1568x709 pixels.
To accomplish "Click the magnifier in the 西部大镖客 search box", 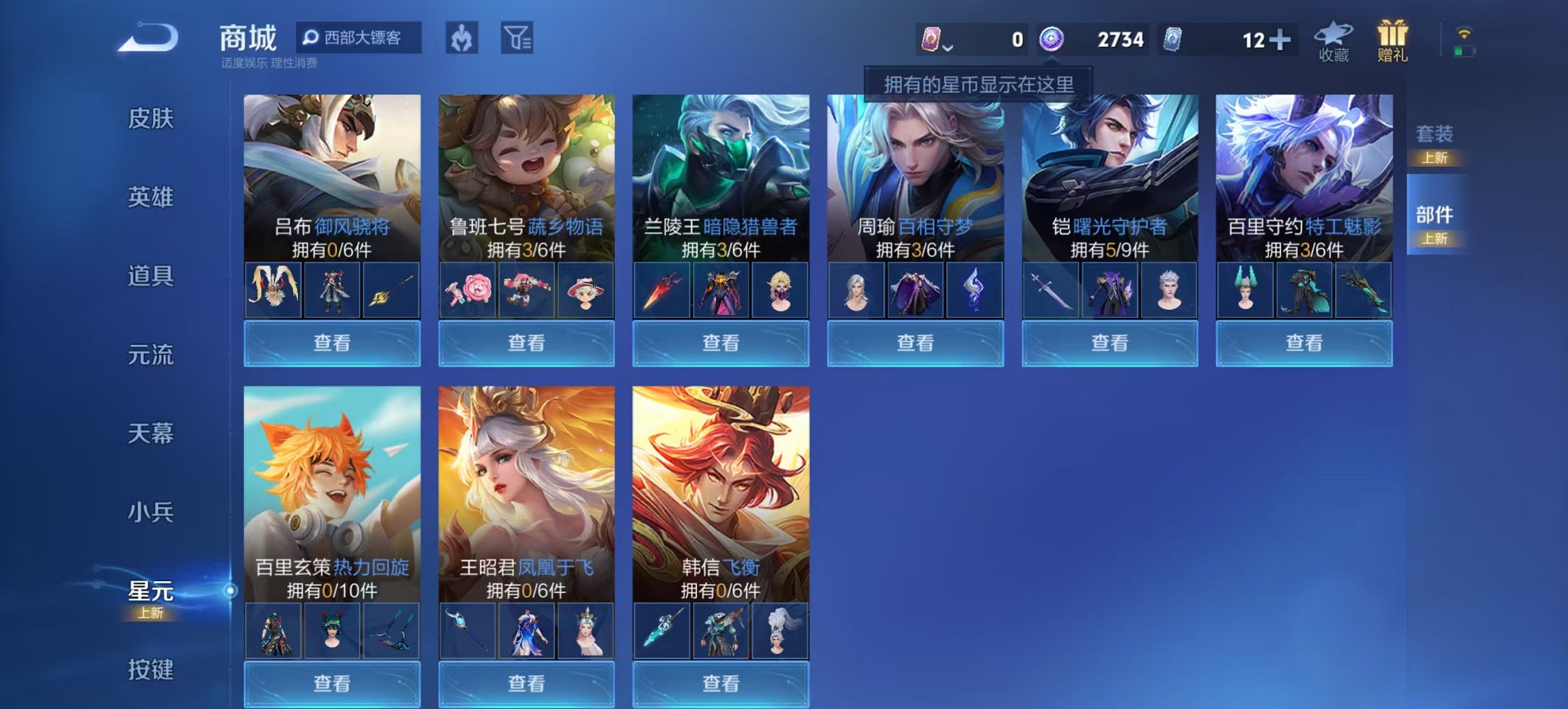I will [x=312, y=39].
